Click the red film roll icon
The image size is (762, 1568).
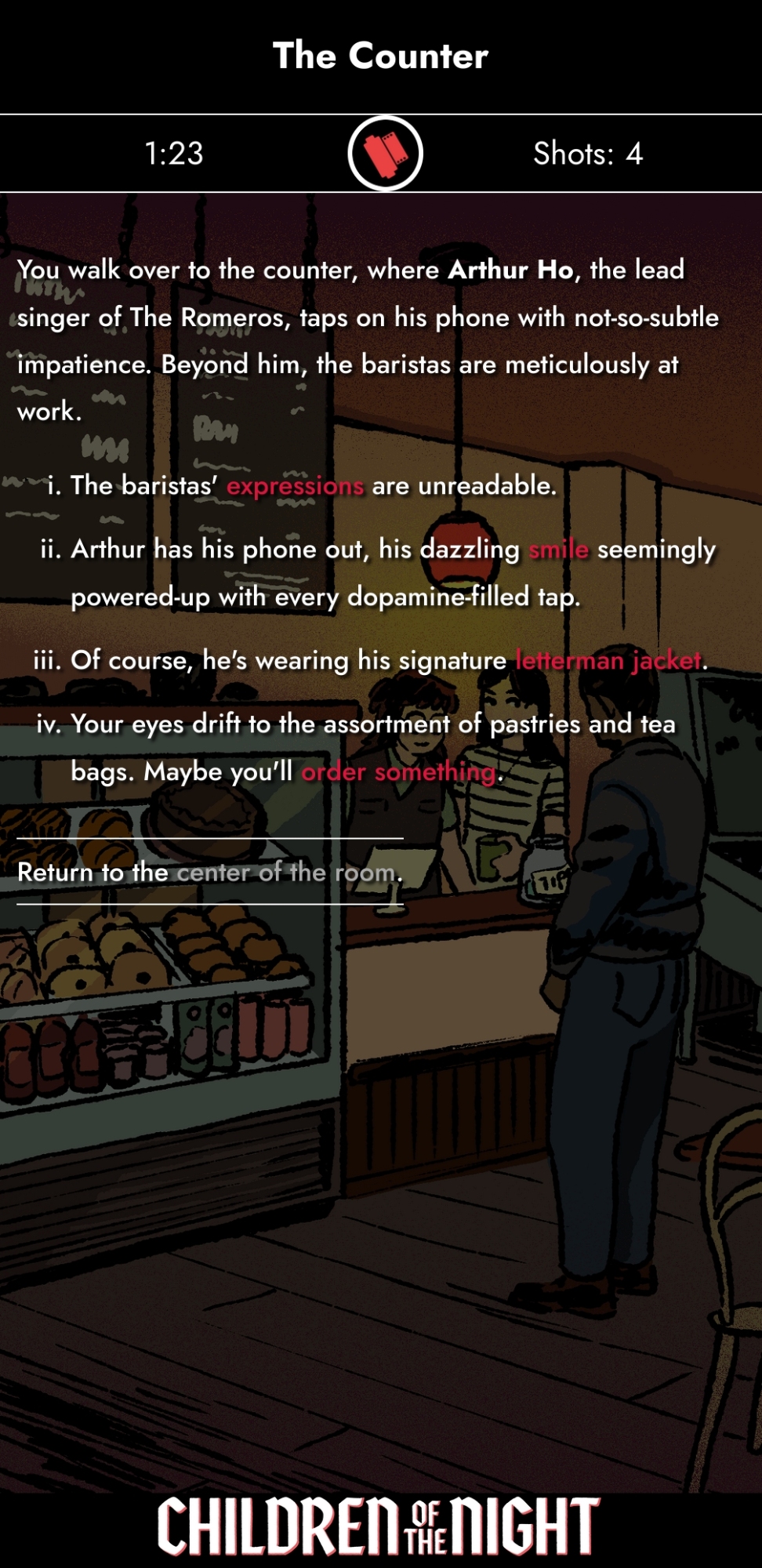click(385, 153)
